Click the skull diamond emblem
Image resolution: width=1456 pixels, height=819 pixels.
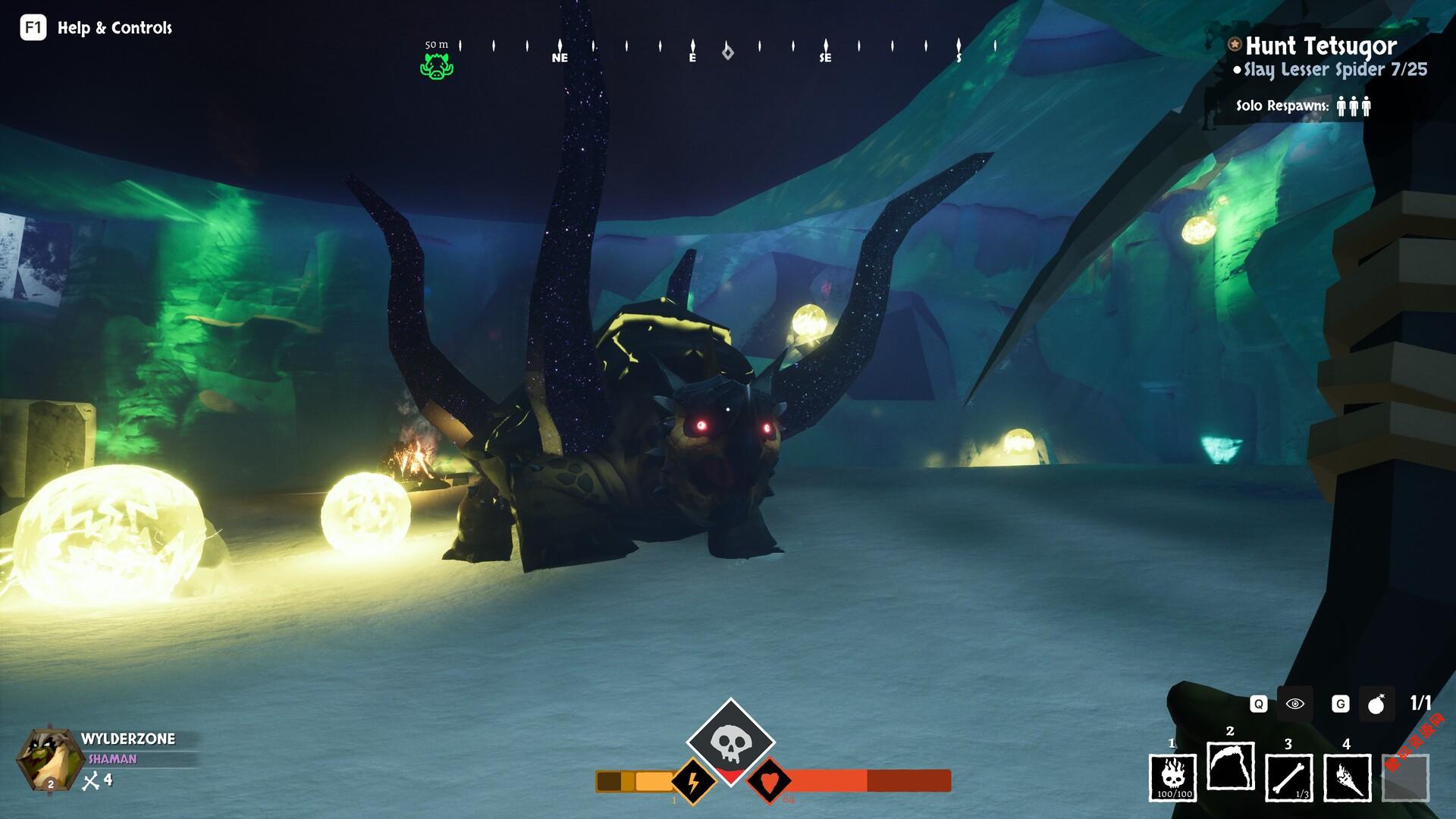pos(730,741)
